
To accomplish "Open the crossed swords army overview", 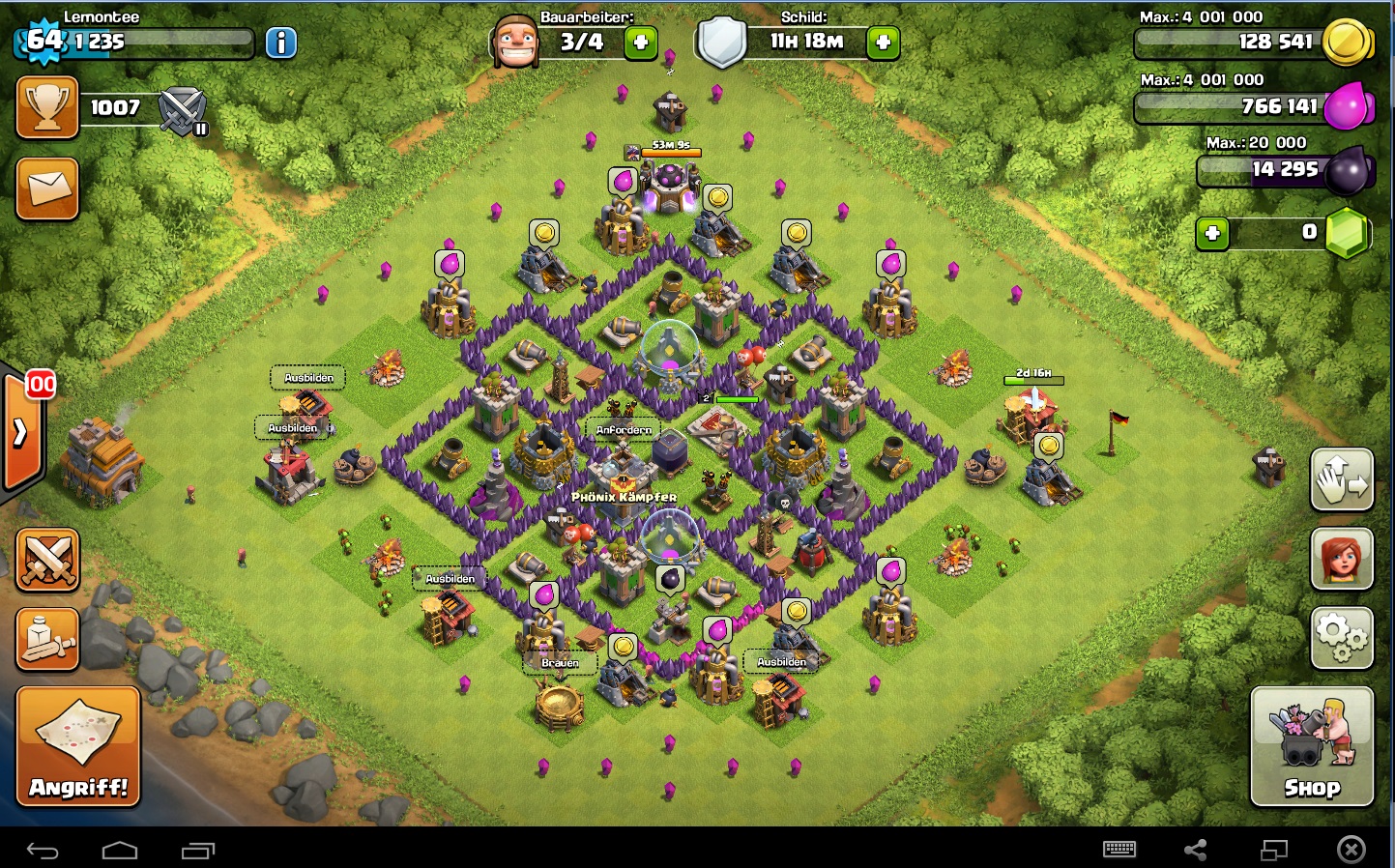I will 47,560.
